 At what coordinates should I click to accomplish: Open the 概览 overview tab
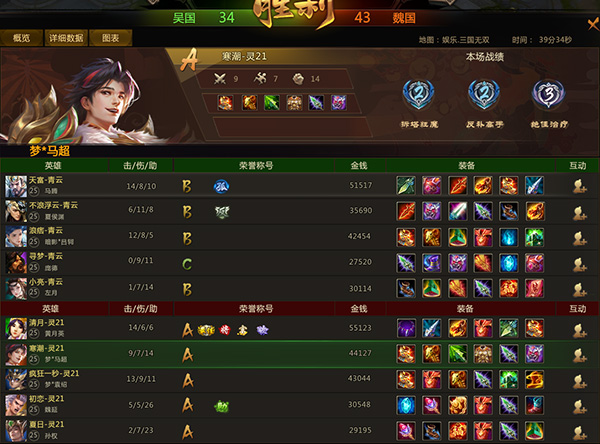[x=22, y=38]
